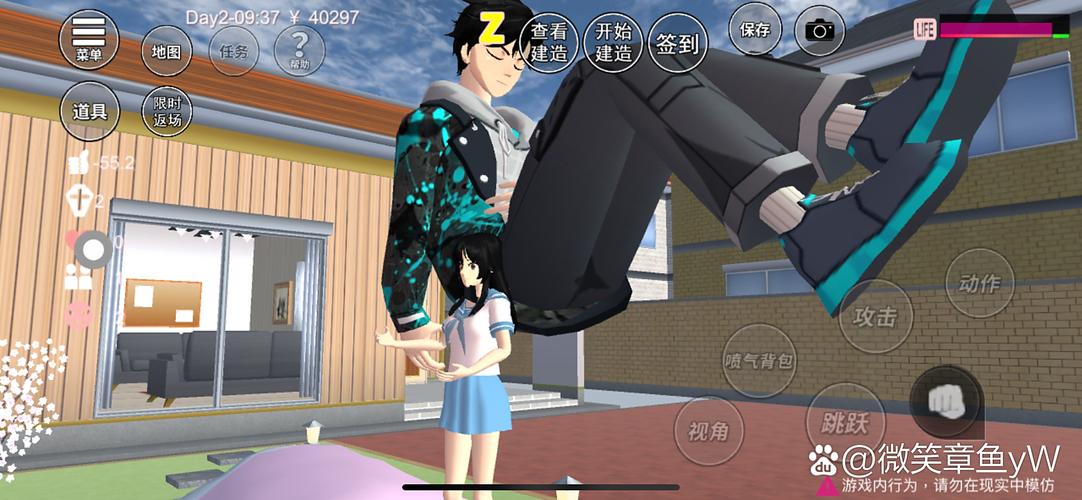Save the game with 保存

(x=754, y=30)
